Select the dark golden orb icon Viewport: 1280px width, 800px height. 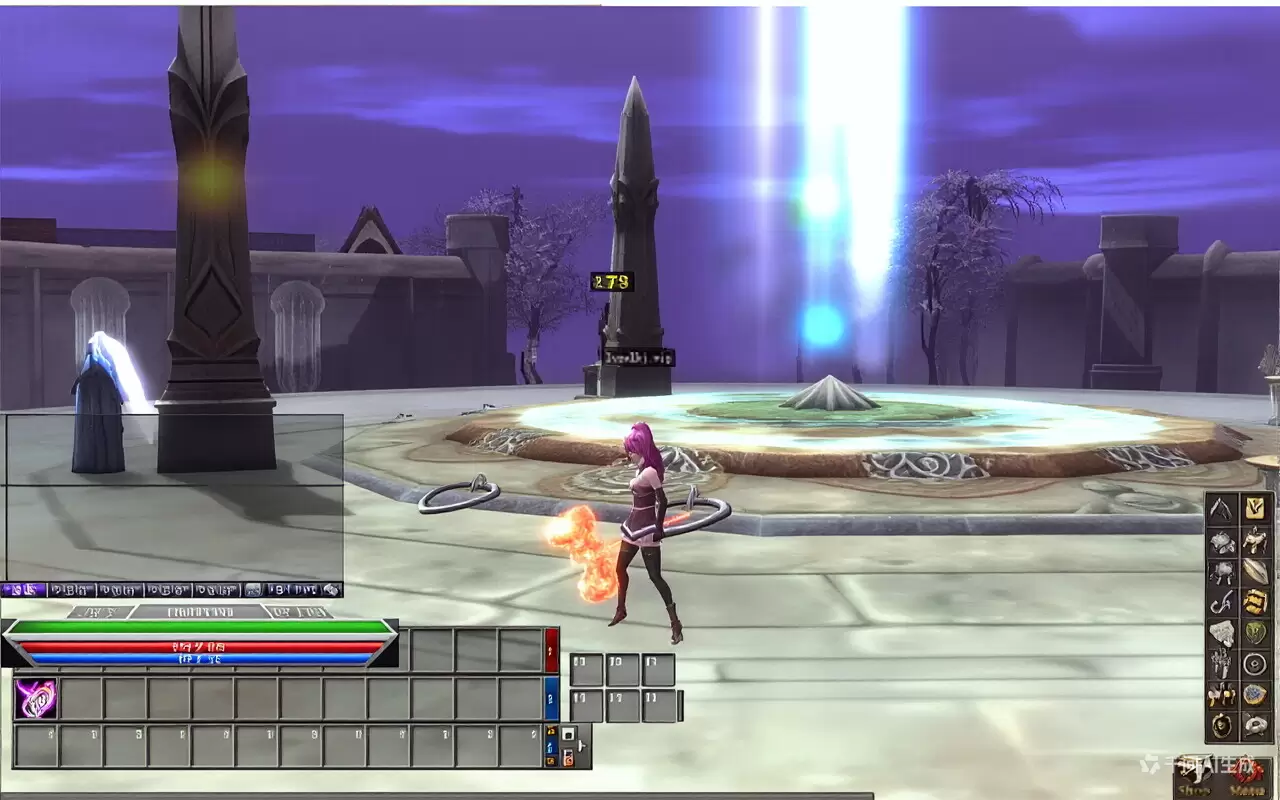(x=1221, y=724)
